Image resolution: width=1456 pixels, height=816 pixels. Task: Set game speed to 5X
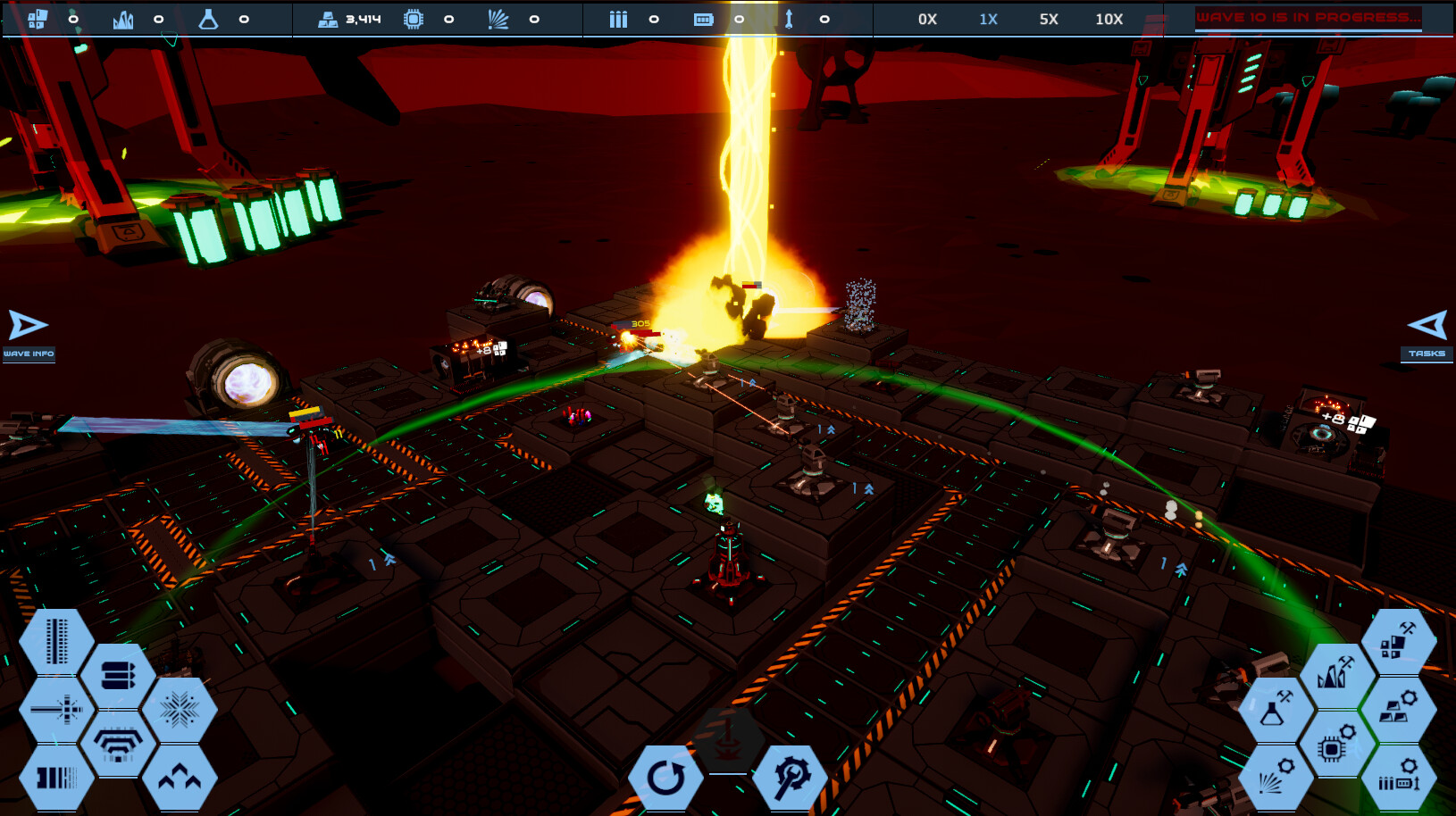[x=1049, y=19]
